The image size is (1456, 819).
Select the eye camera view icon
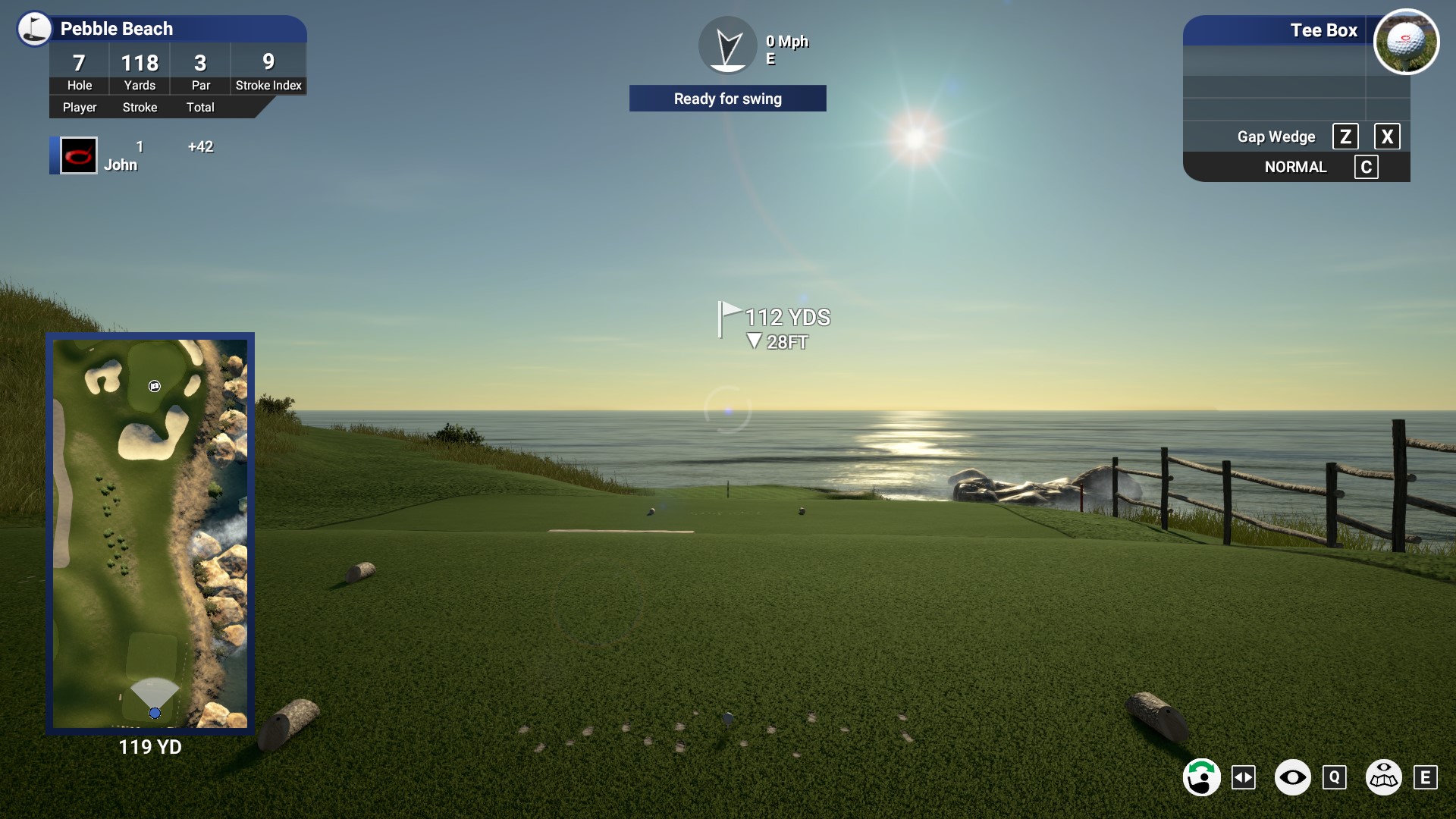click(x=1294, y=777)
